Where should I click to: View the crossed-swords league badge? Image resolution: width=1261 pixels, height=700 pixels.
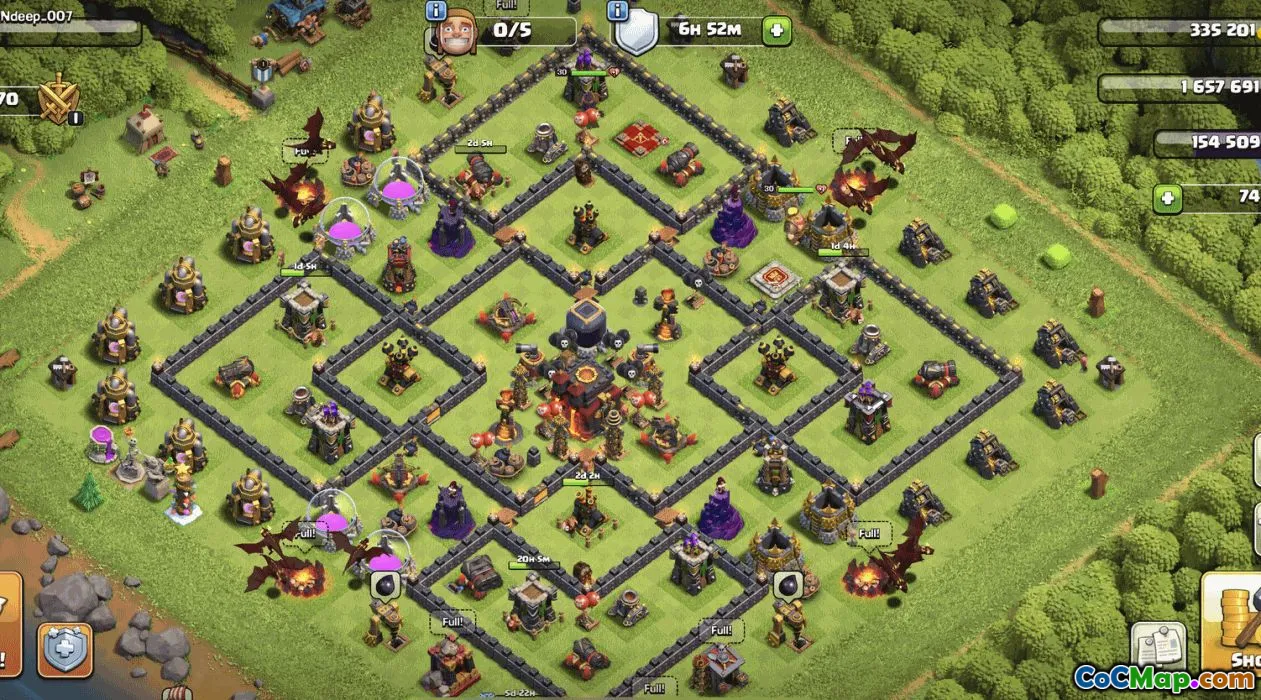pos(59,98)
